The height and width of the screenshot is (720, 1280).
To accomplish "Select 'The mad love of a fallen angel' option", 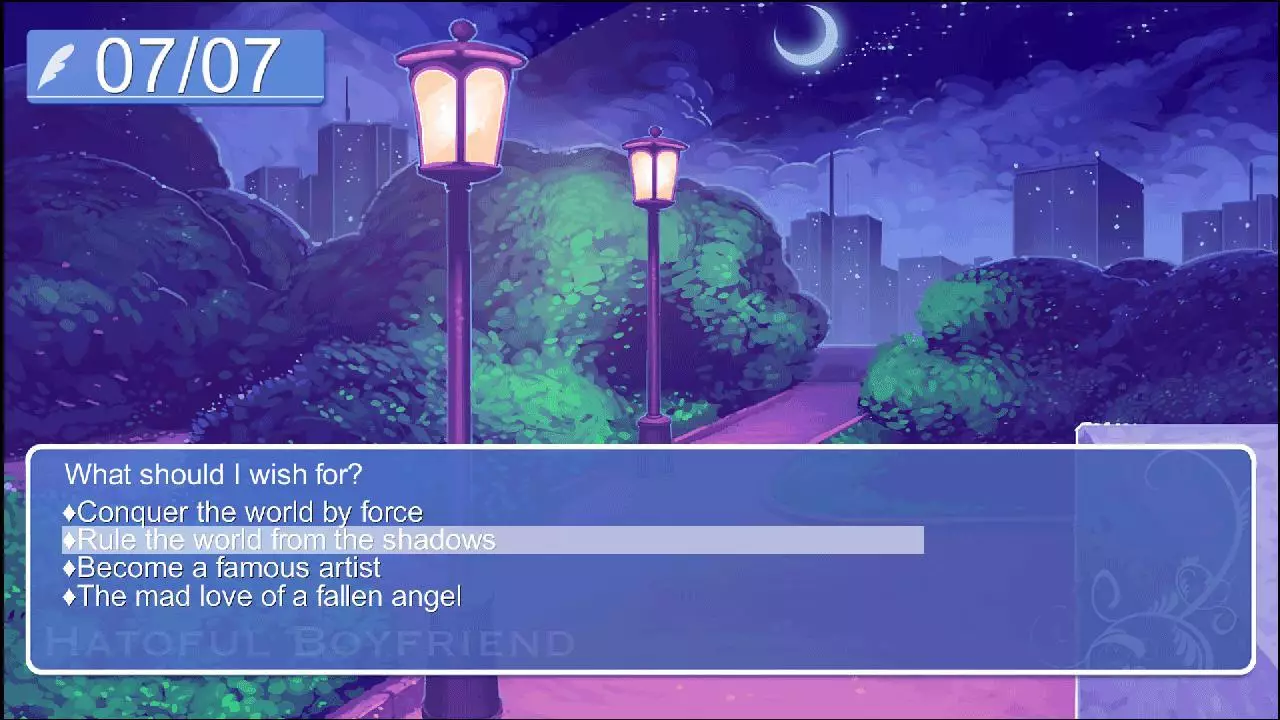I will click(x=270, y=596).
